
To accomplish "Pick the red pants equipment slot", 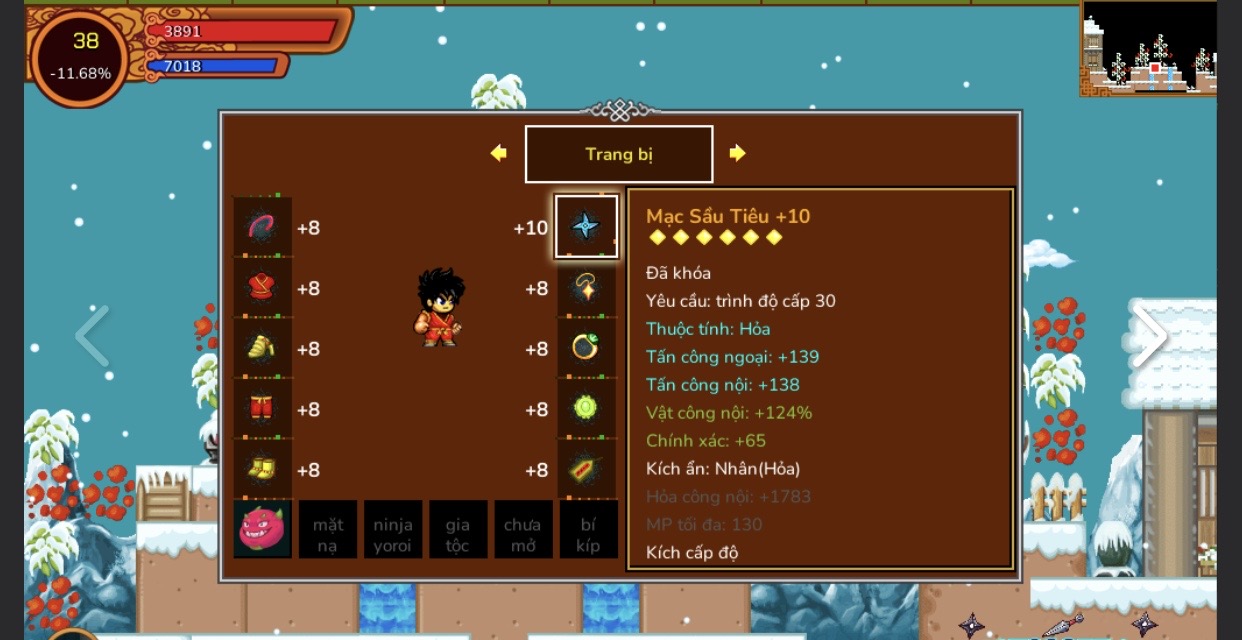I will tap(263, 409).
